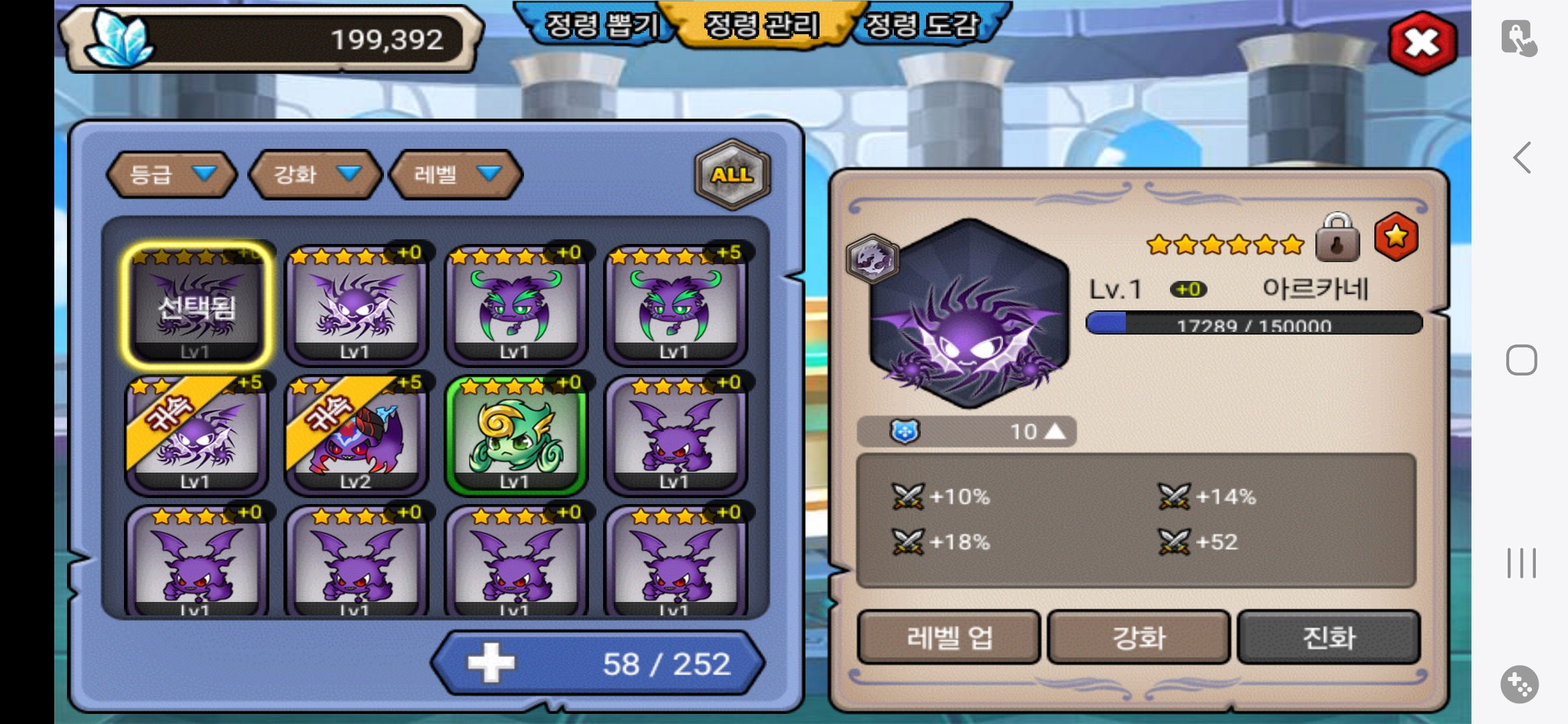Select the green swirl-haired spirit slot
Image resolution: width=1568 pixels, height=724 pixels.
[515, 435]
